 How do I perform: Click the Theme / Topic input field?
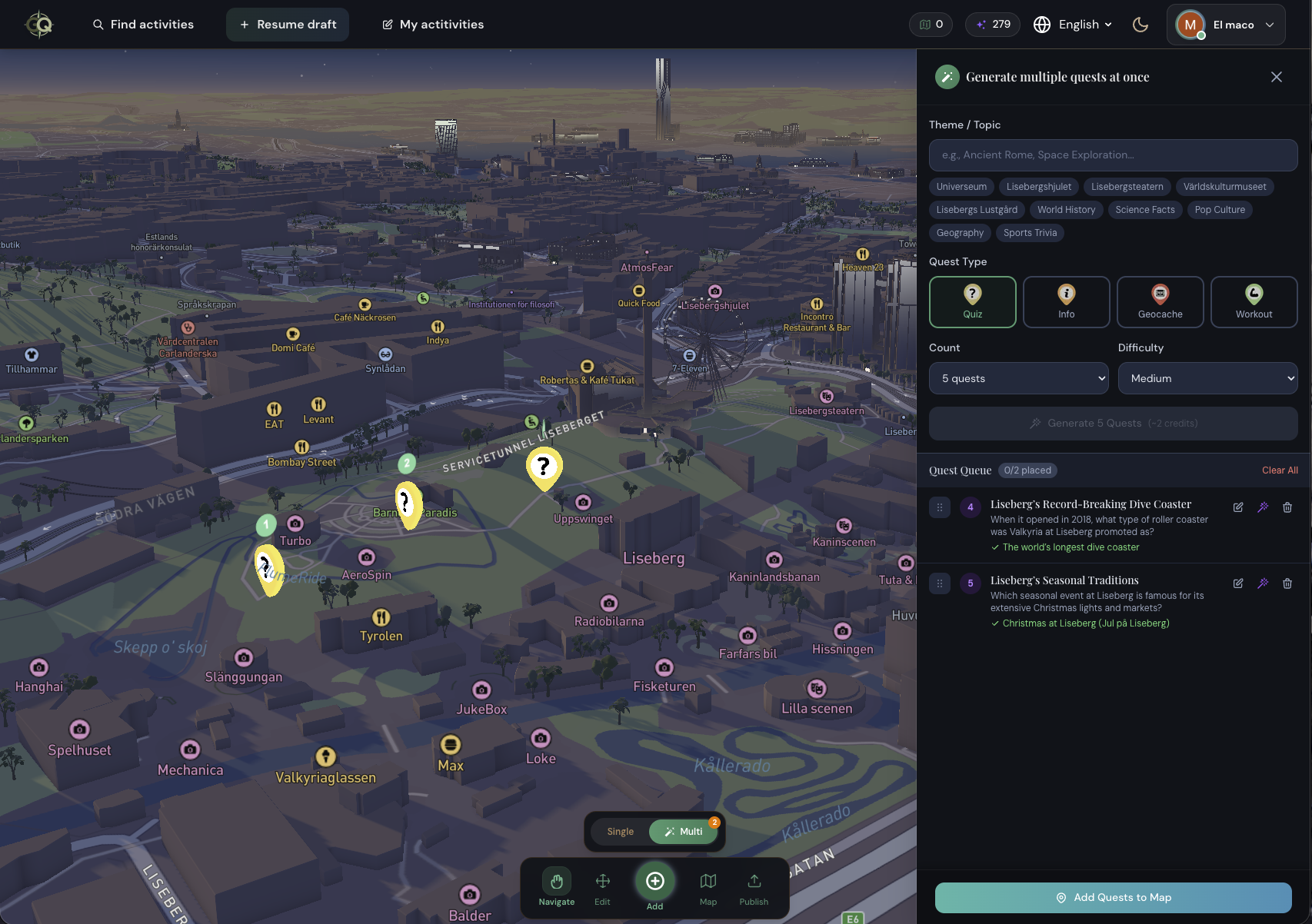[1113, 155]
